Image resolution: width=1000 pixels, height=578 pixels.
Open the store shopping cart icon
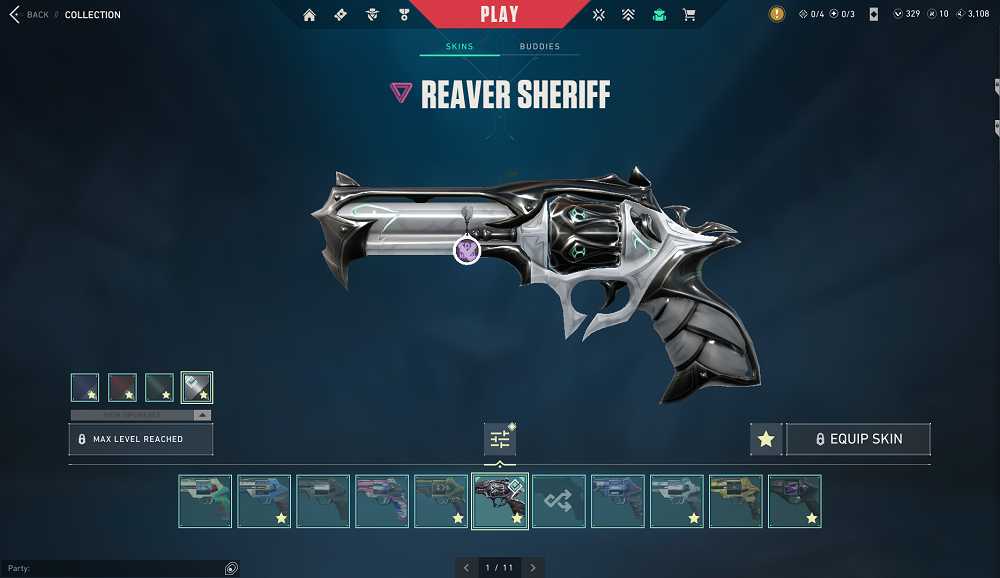(689, 15)
